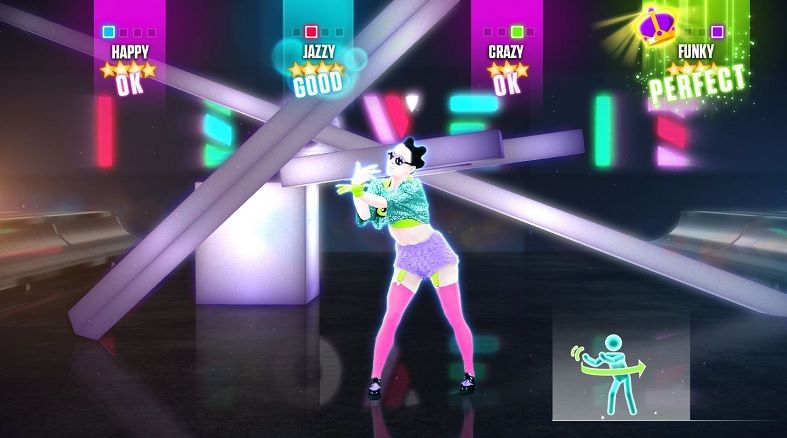Select the HAPPY player banner

click(x=129, y=51)
